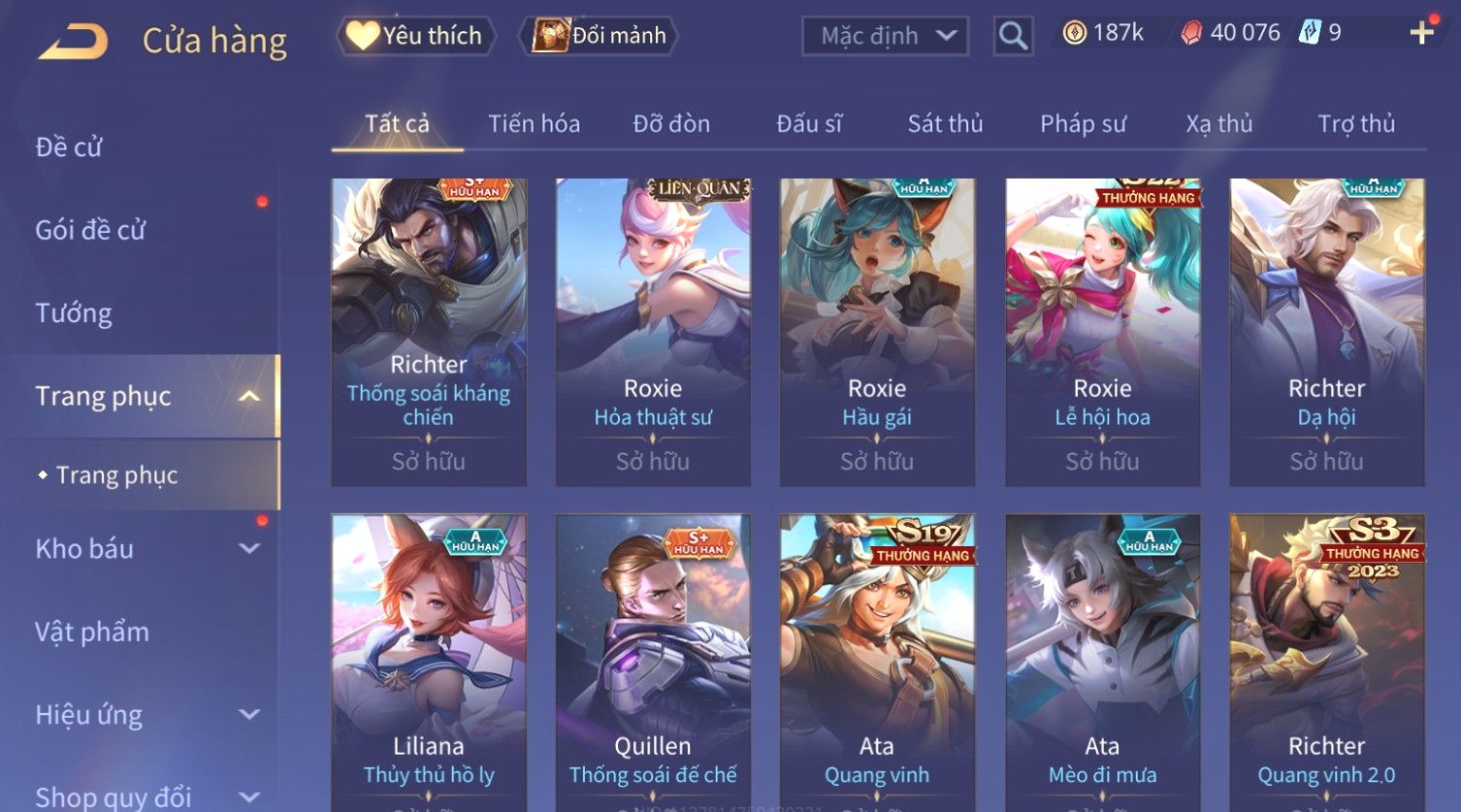Pick the Liliana Thủy thủ hồ ly skin
The height and width of the screenshot is (812, 1461).
(x=429, y=660)
